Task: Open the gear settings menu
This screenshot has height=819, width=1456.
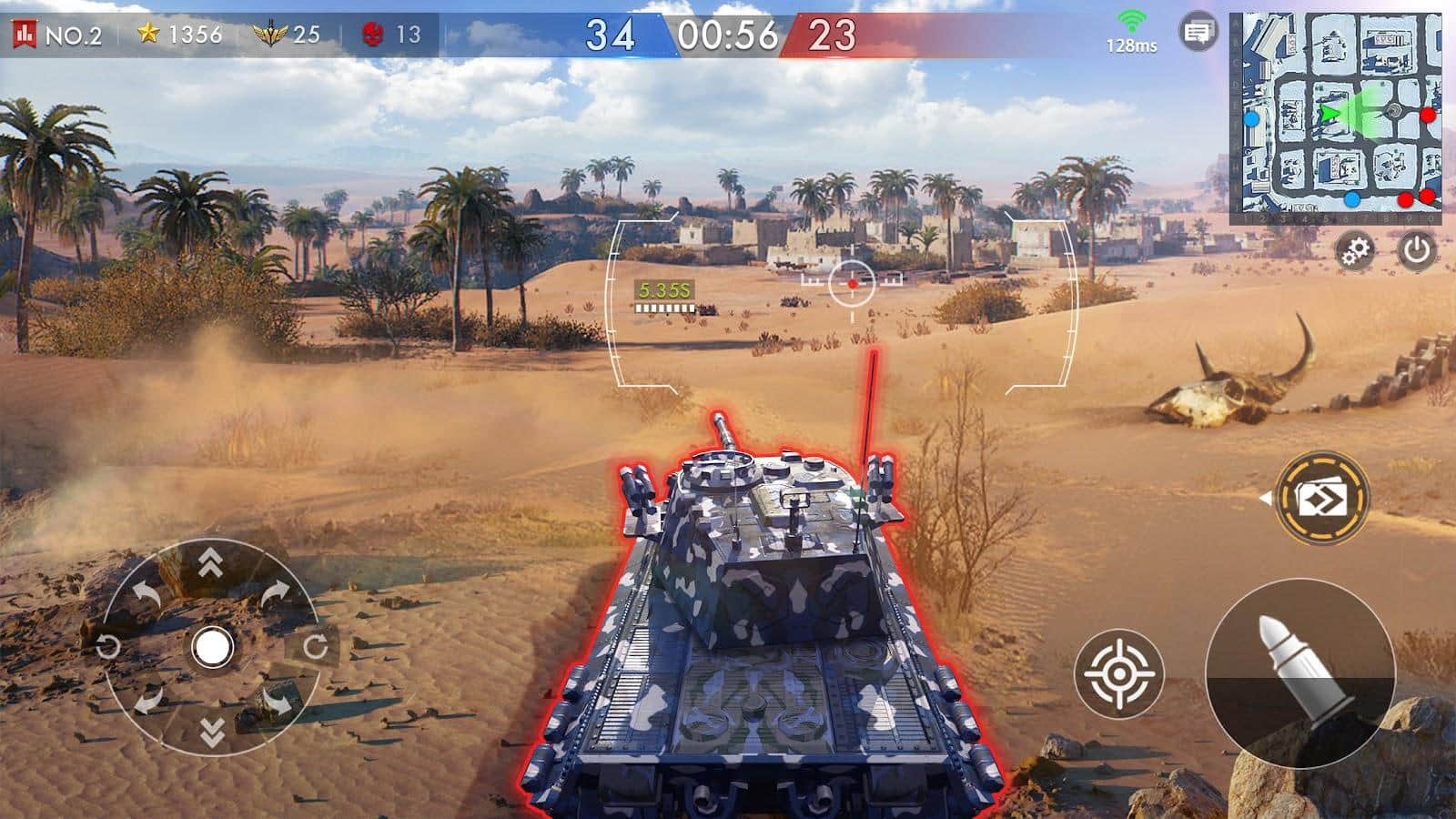Action: point(1356,250)
